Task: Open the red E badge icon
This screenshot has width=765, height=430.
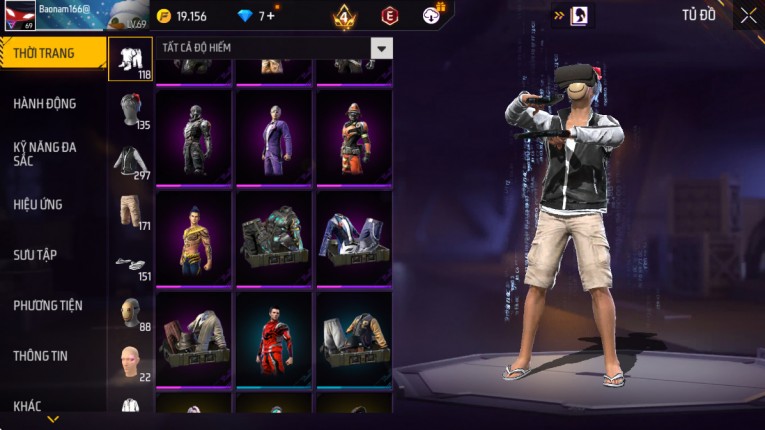Action: click(390, 16)
